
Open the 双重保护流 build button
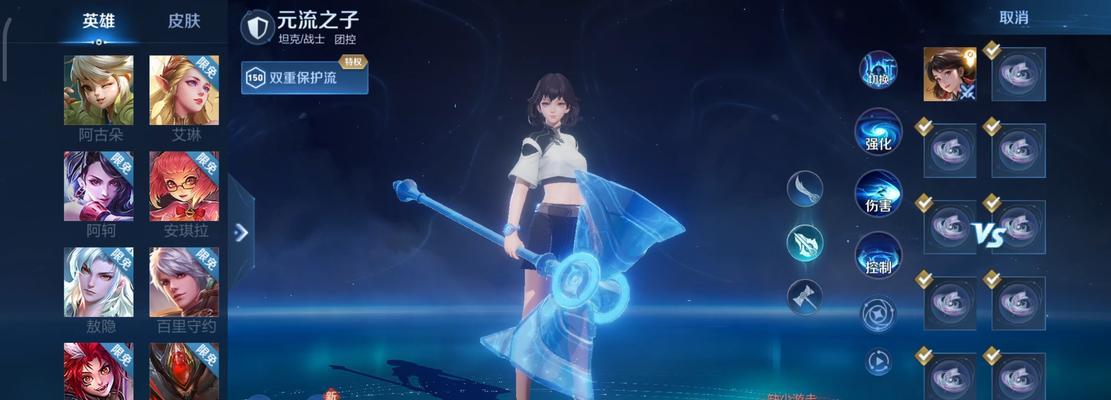[x=305, y=78]
